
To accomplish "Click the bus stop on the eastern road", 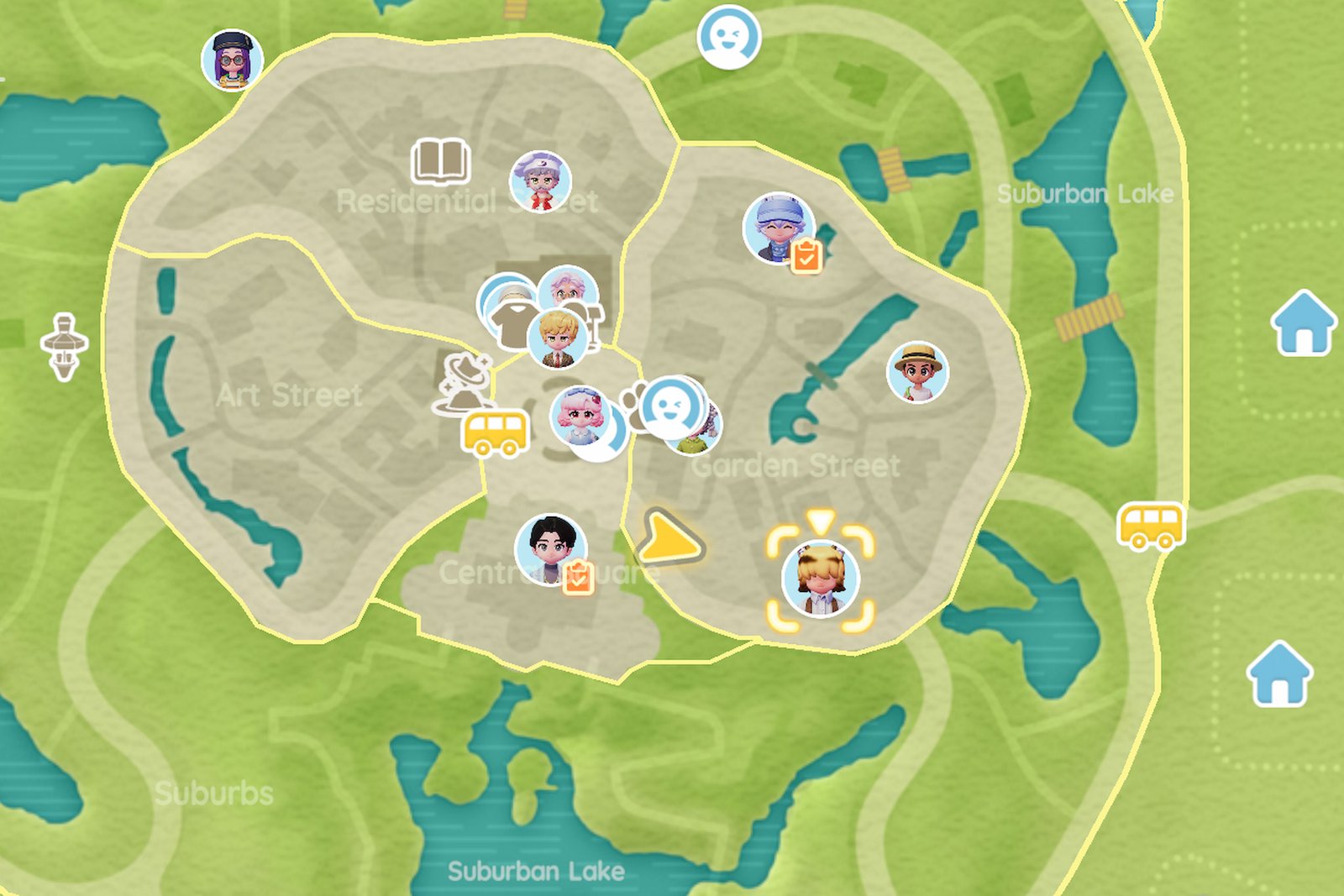I will tap(1151, 523).
